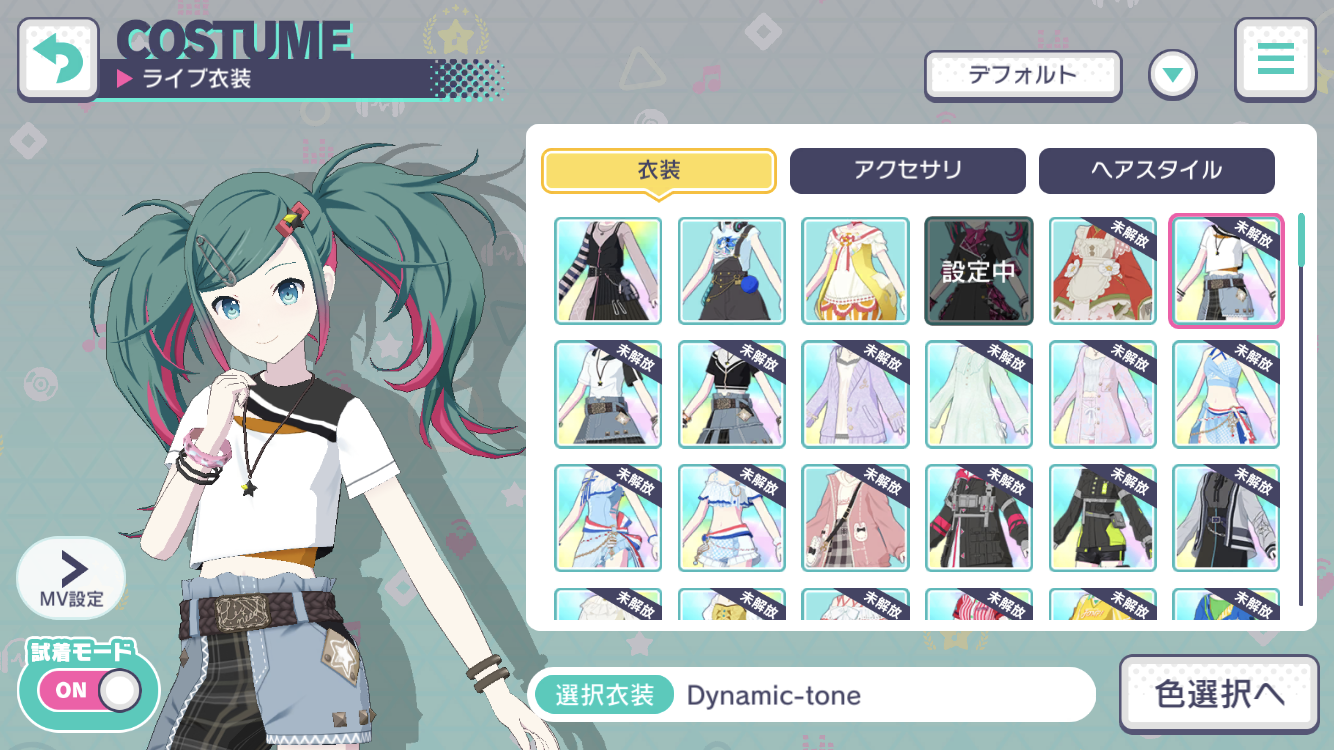The width and height of the screenshot is (1334, 750).
Task: Open the hamburger menu
Action: pyautogui.click(x=1275, y=60)
